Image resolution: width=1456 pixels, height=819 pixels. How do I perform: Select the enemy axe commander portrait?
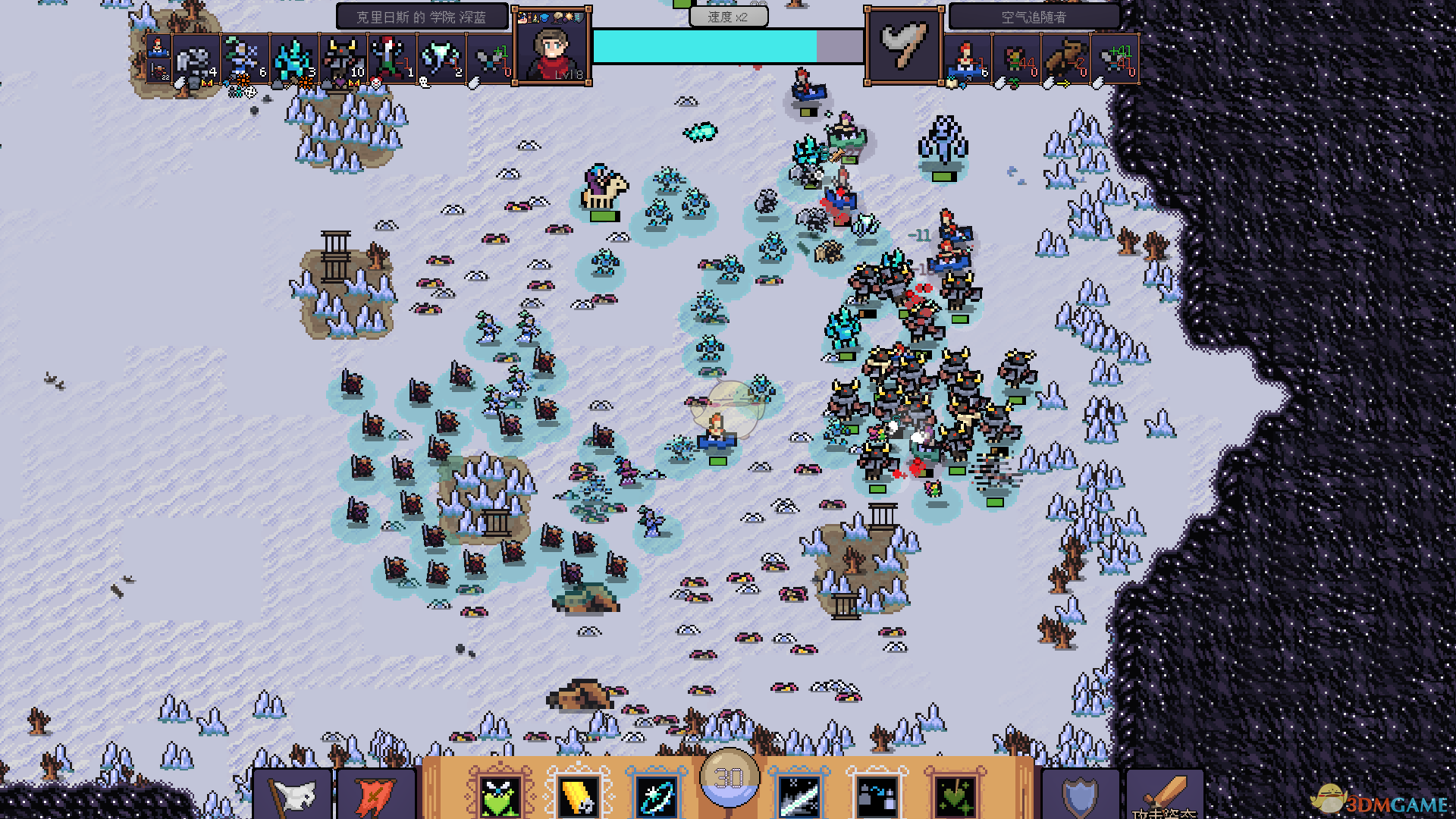click(x=905, y=47)
